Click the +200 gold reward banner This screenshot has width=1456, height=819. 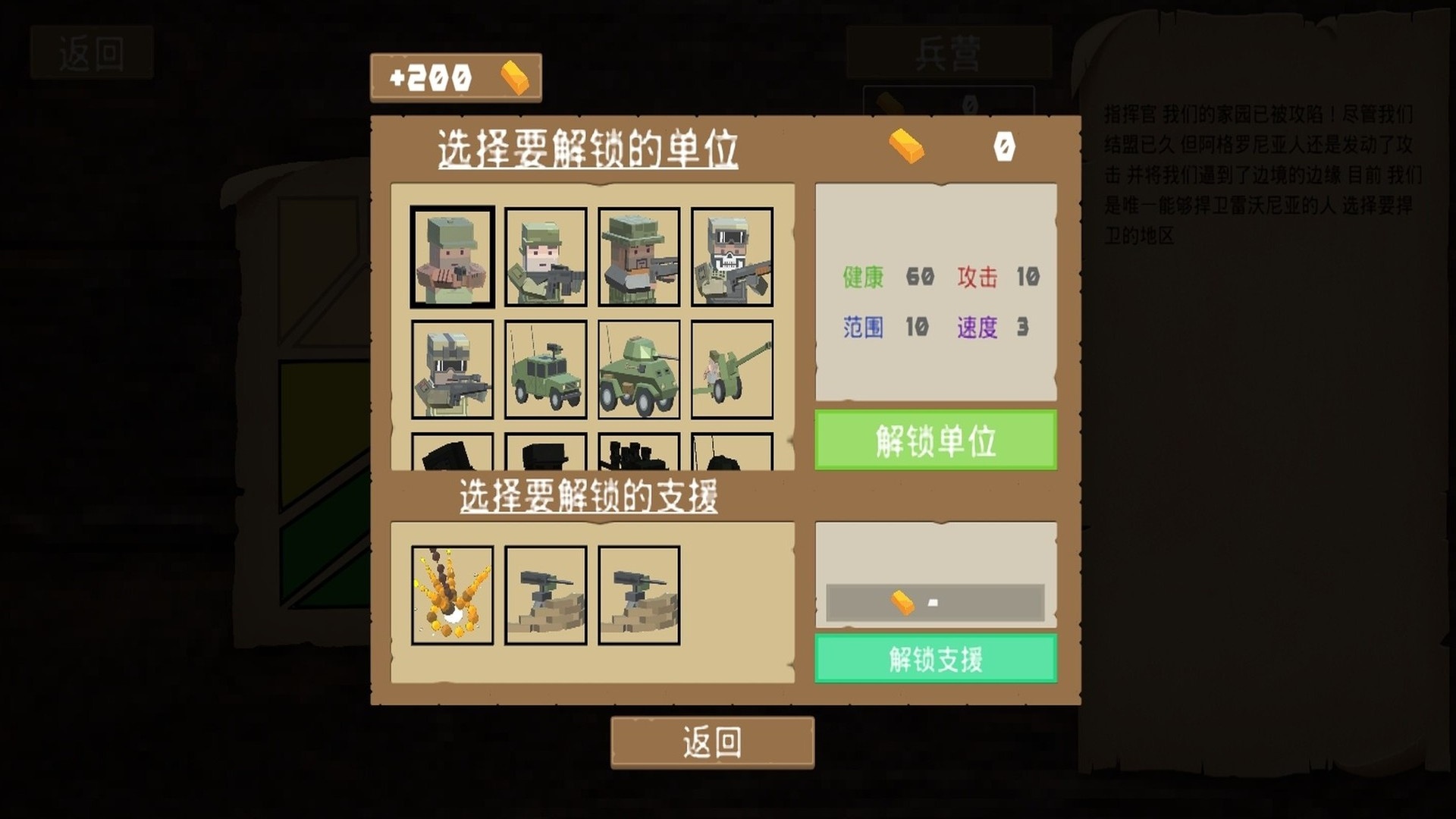point(455,76)
